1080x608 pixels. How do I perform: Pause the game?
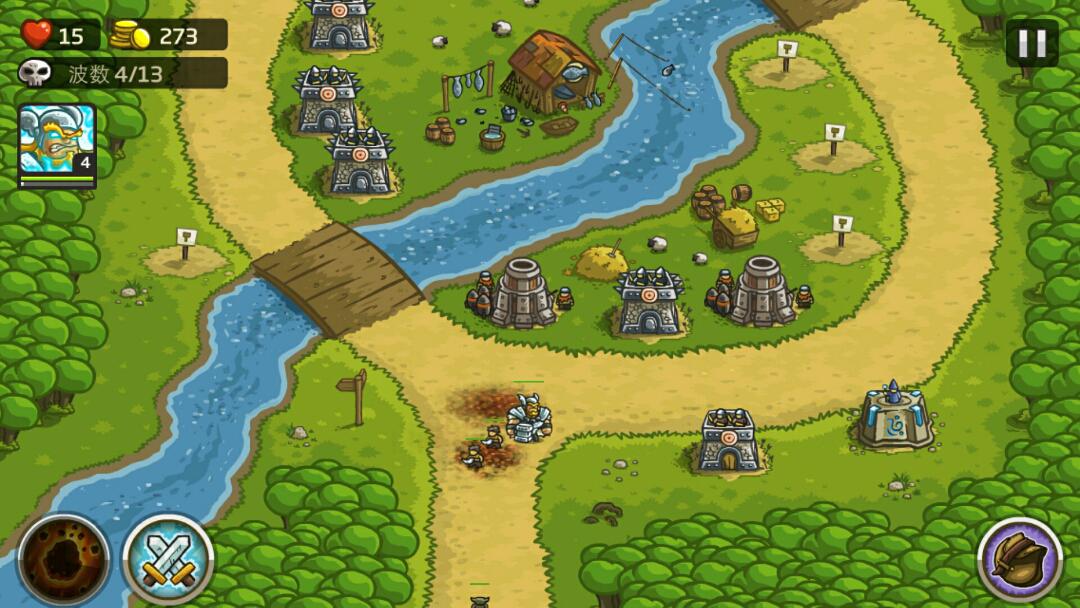pyautogui.click(x=1032, y=43)
